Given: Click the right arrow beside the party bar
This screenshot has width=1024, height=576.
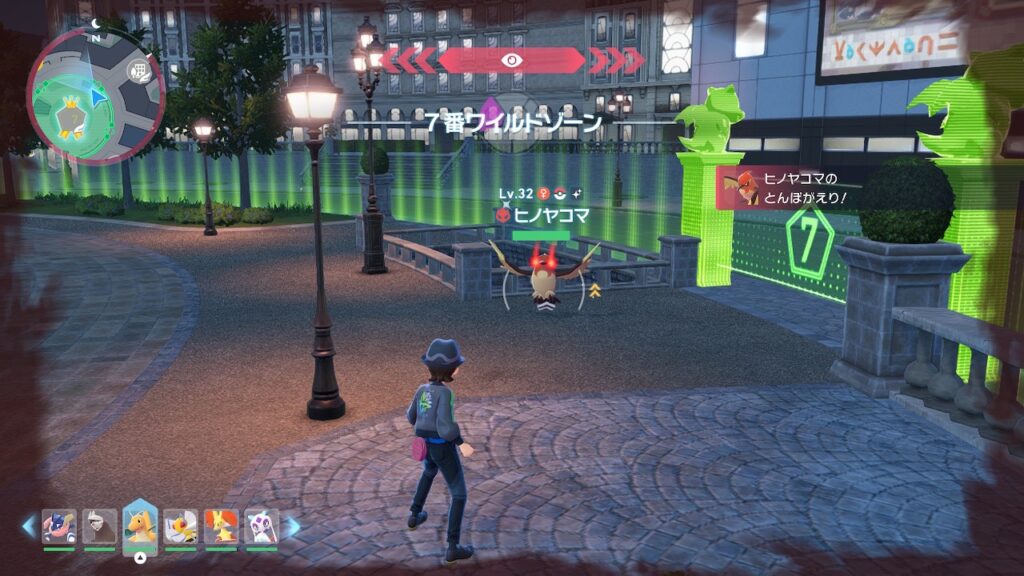Looking at the screenshot, I should click(x=293, y=526).
